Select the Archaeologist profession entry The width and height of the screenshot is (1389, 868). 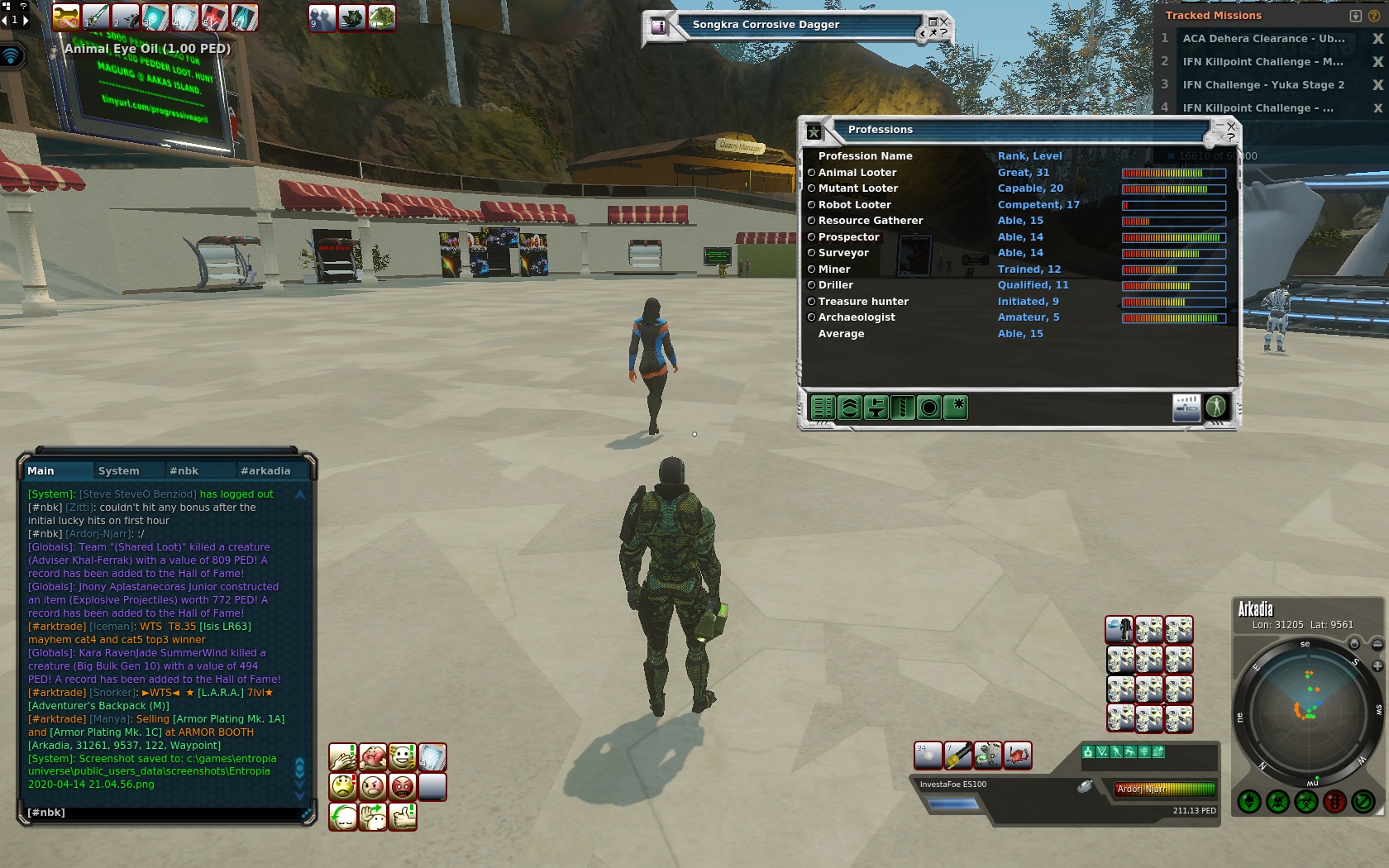(857, 317)
